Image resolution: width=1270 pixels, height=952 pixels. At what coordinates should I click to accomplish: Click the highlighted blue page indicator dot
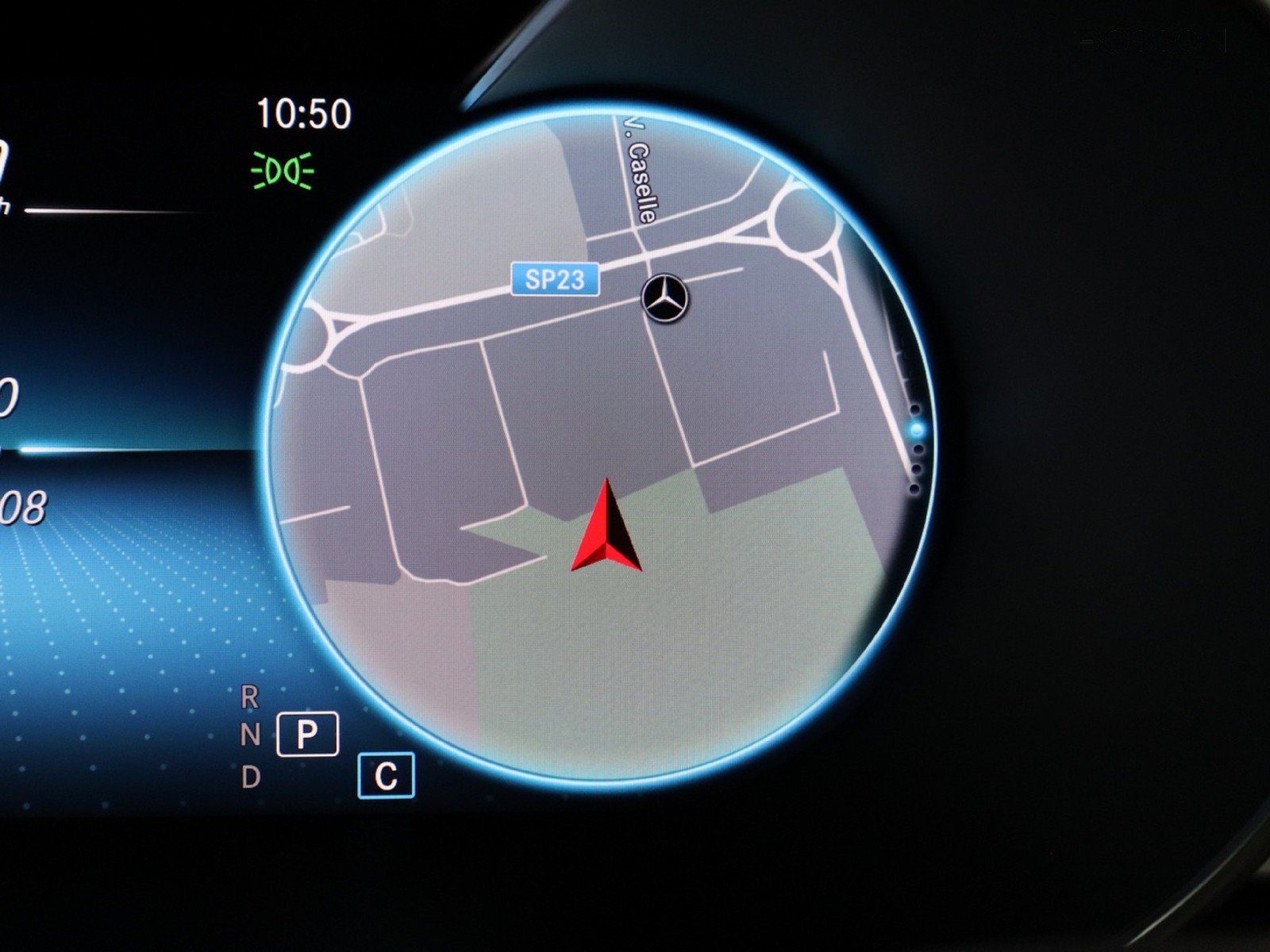coord(918,430)
